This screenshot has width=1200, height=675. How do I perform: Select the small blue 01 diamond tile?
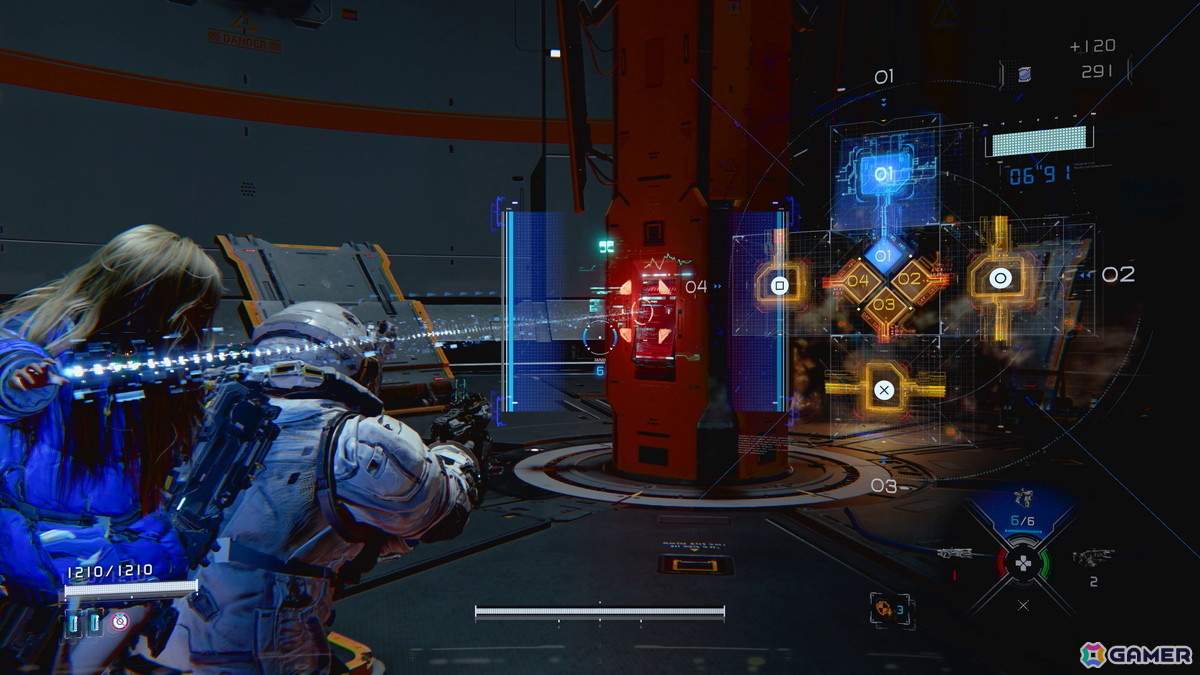coord(883,256)
